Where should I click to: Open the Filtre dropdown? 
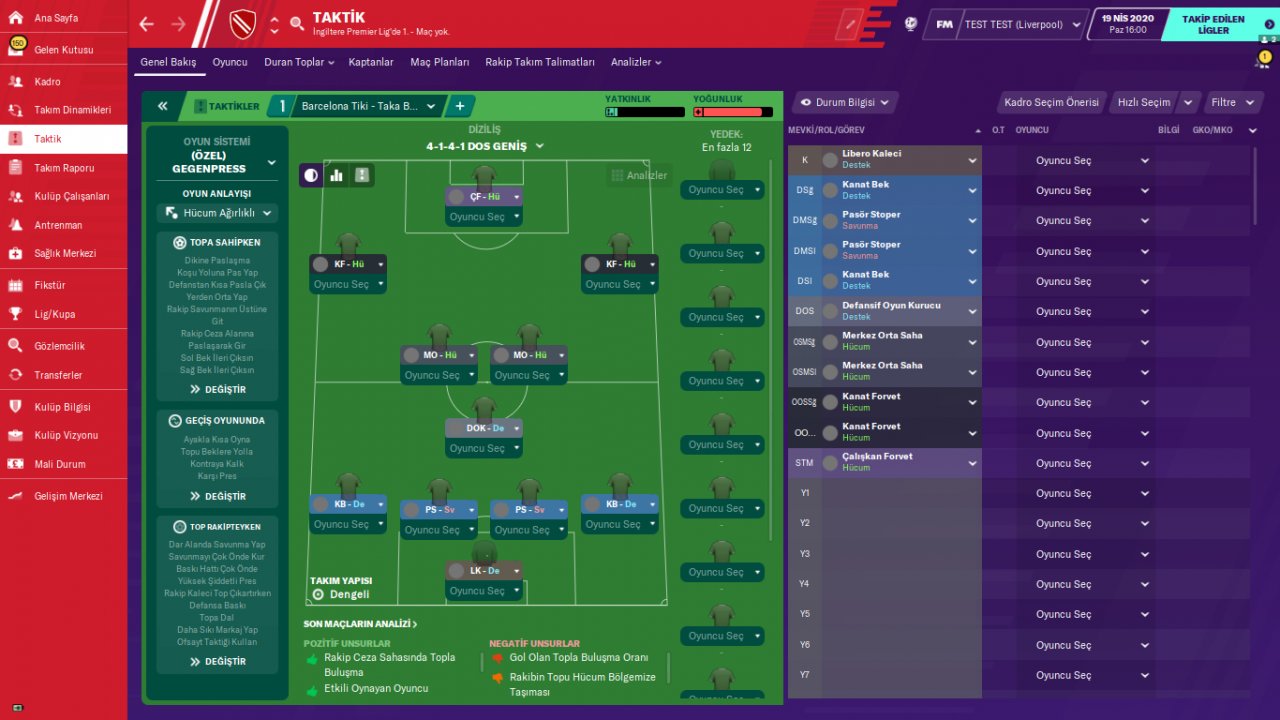(x=1229, y=102)
